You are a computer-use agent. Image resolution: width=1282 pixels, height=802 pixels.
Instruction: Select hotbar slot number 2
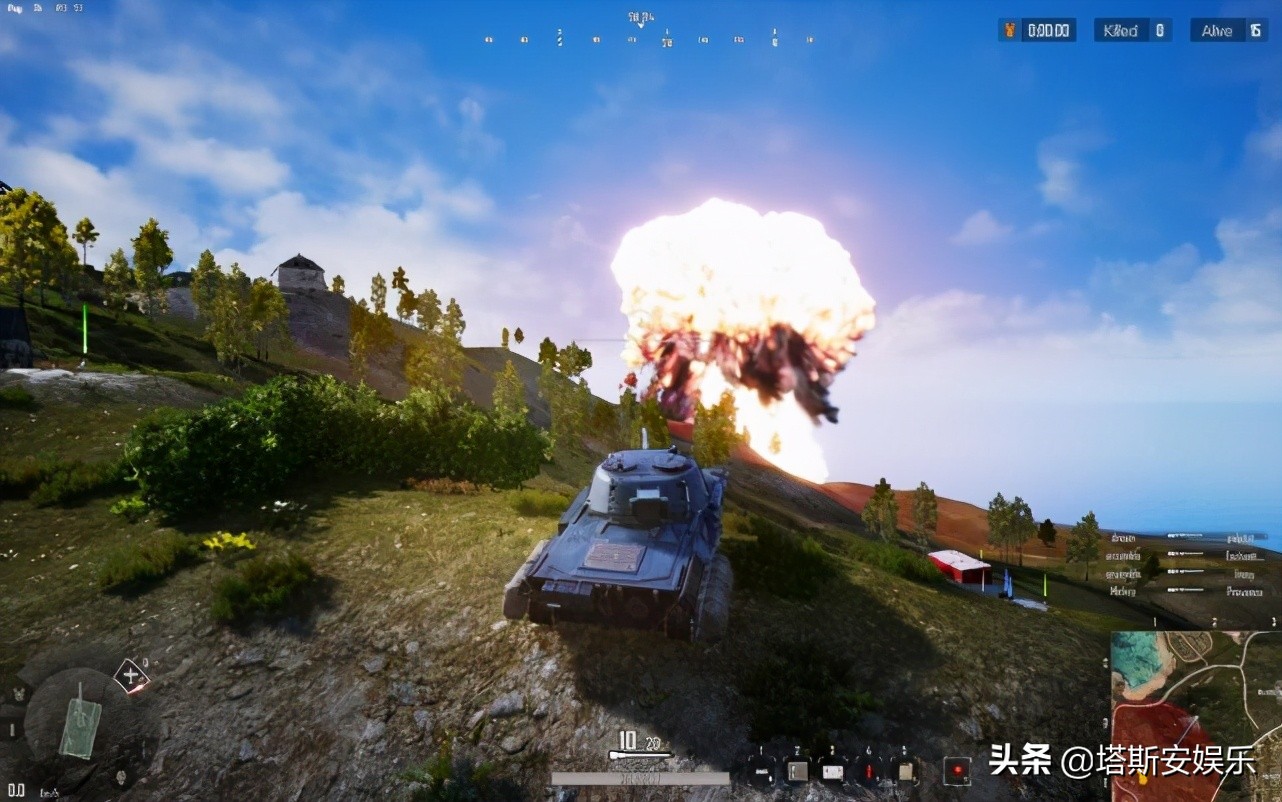click(x=797, y=771)
